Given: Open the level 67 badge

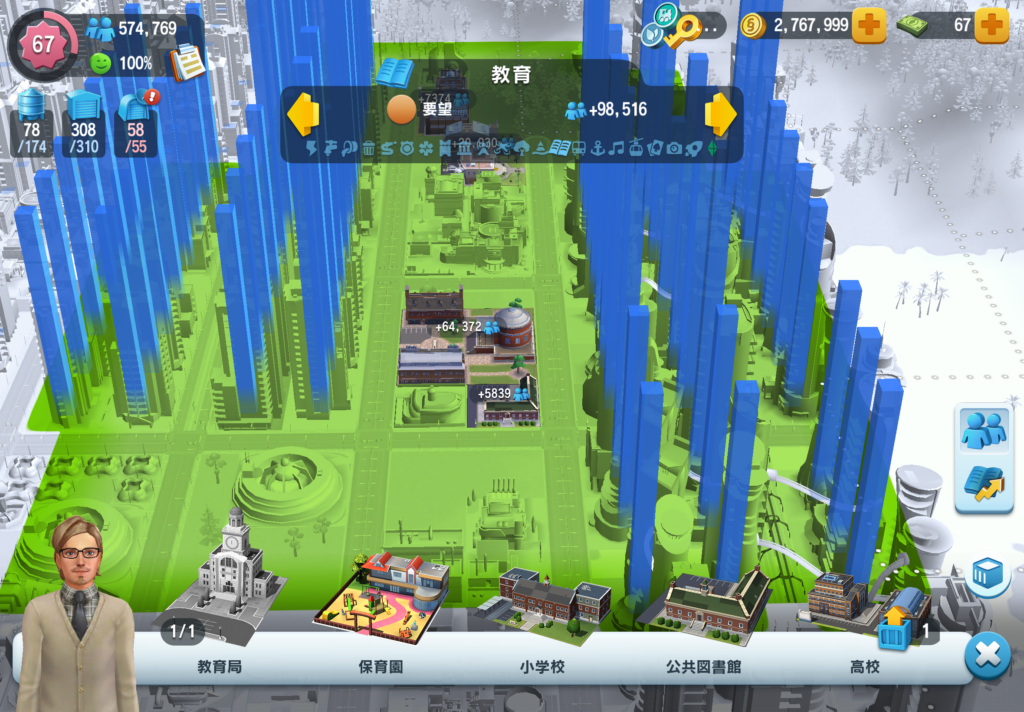Looking at the screenshot, I should 44,44.
